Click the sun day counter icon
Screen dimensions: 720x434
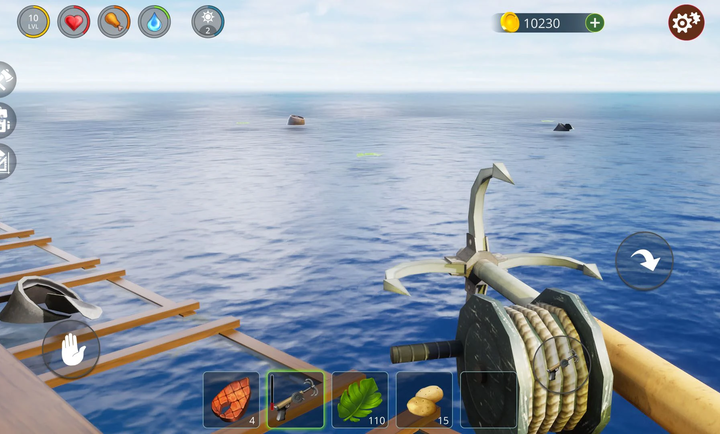point(208,21)
